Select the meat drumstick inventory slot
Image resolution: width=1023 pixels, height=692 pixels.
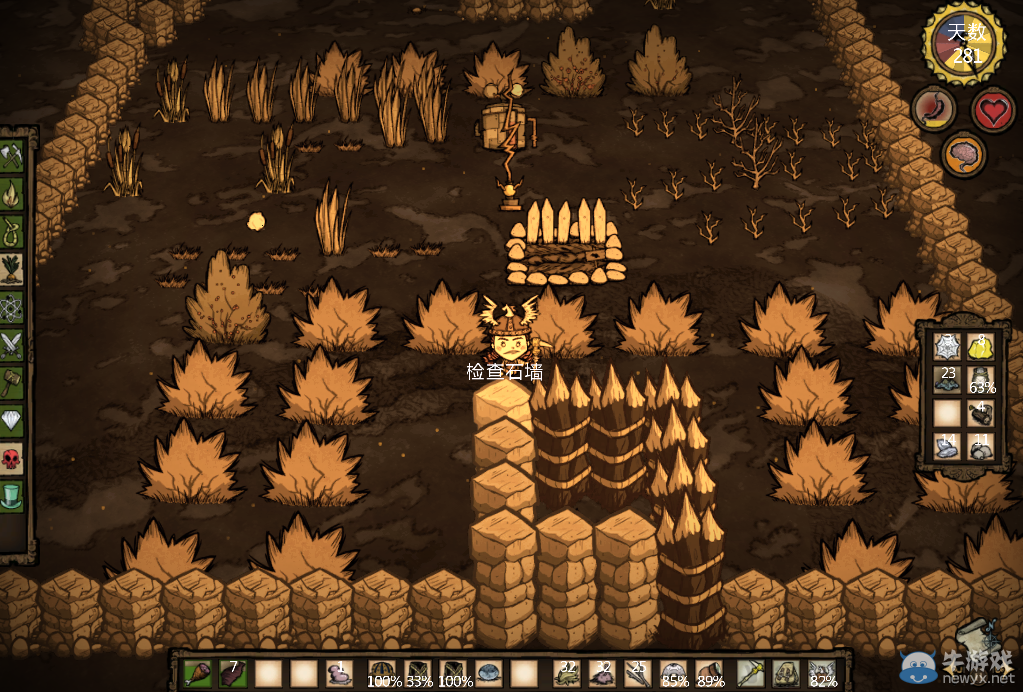(x=198, y=673)
